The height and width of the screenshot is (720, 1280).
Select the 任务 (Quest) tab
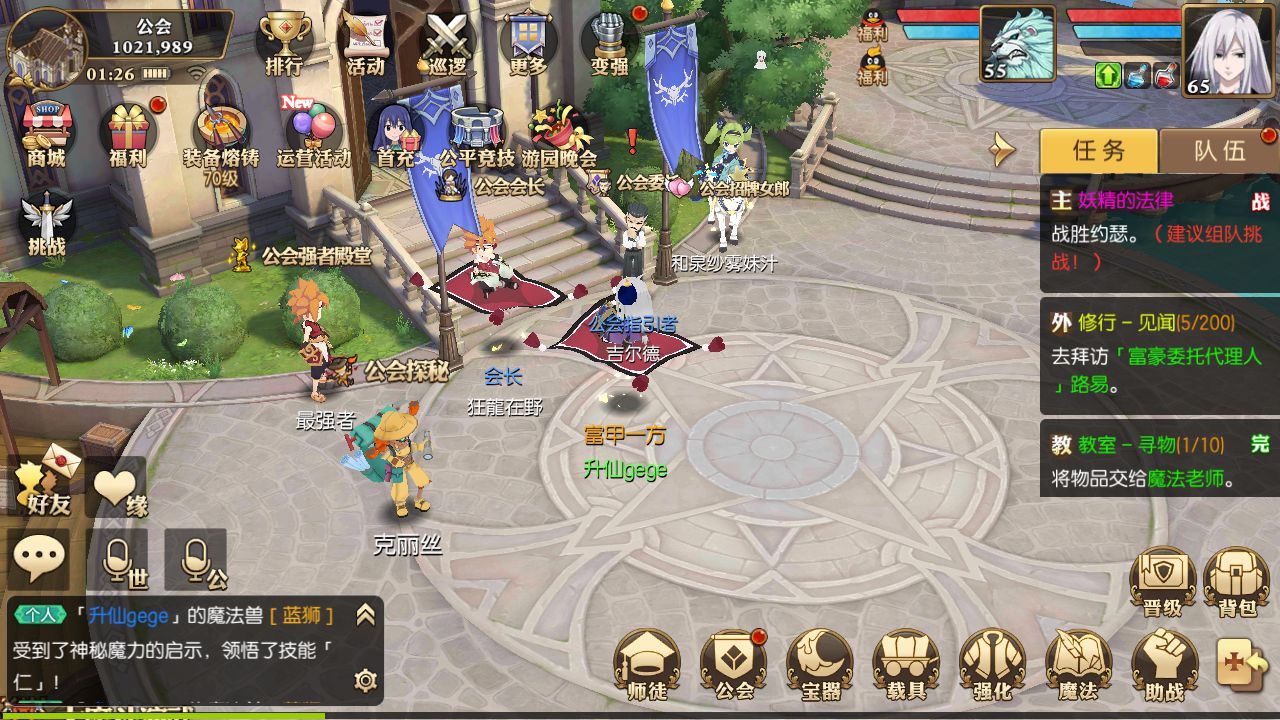click(x=1097, y=150)
